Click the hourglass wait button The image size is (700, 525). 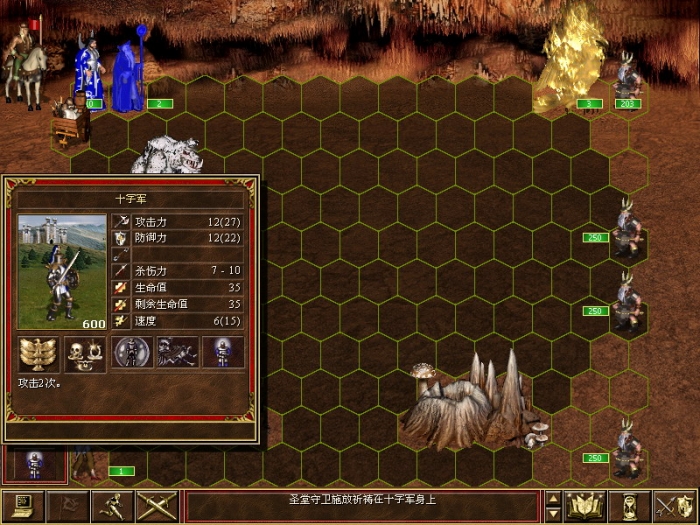pyautogui.click(x=631, y=506)
